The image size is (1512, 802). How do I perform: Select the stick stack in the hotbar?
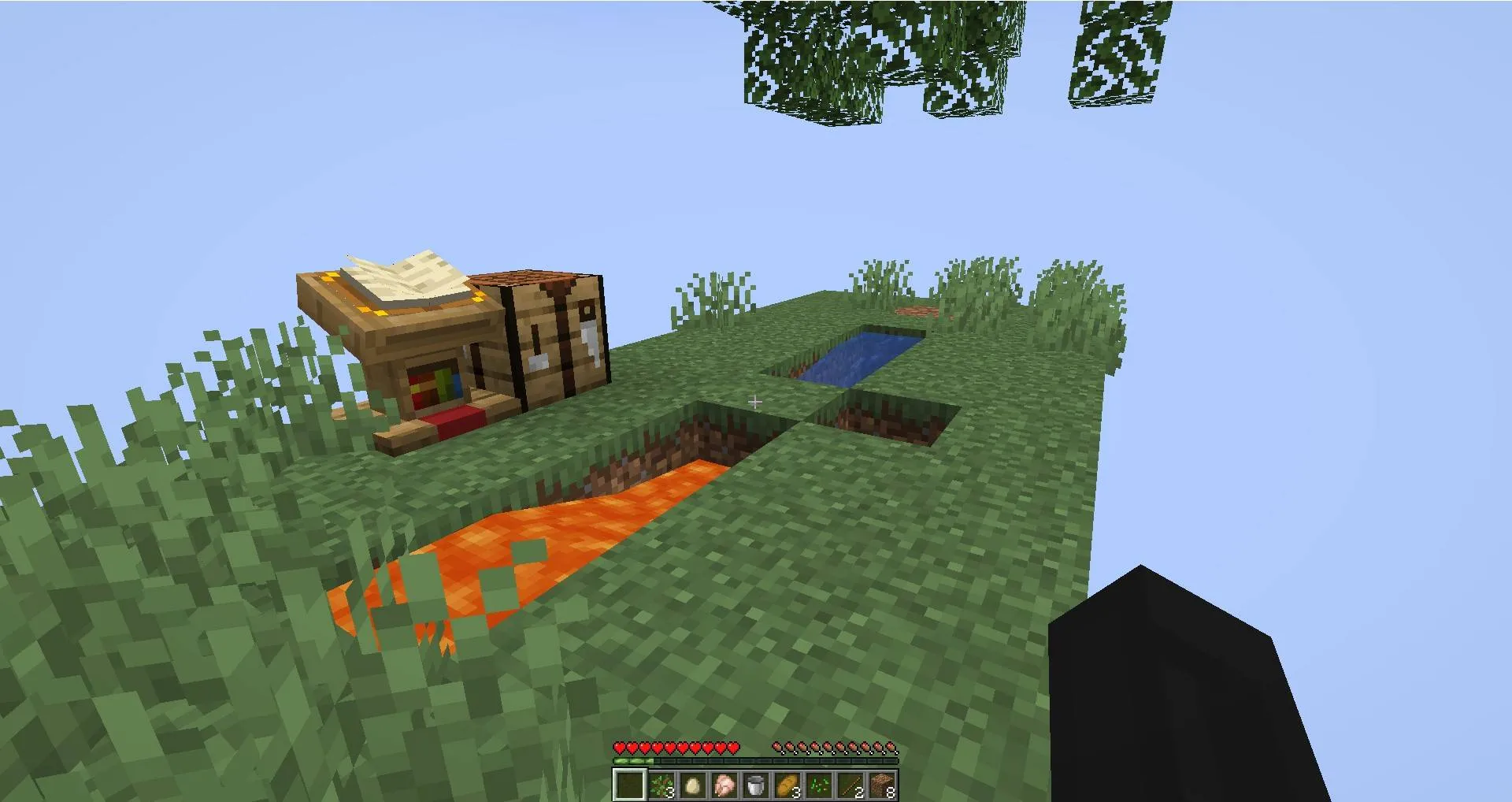click(849, 785)
